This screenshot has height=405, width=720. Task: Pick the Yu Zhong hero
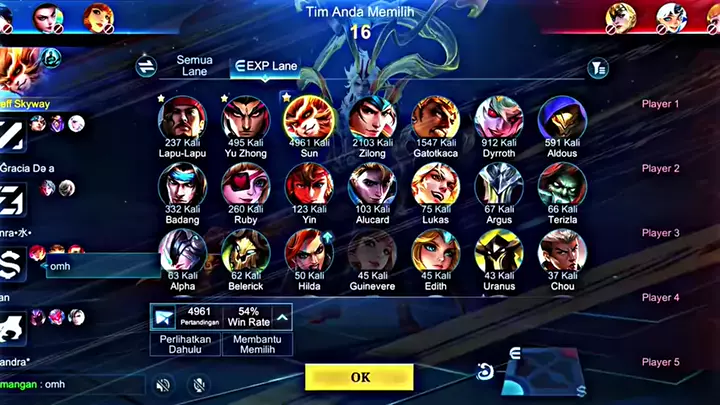pos(245,118)
